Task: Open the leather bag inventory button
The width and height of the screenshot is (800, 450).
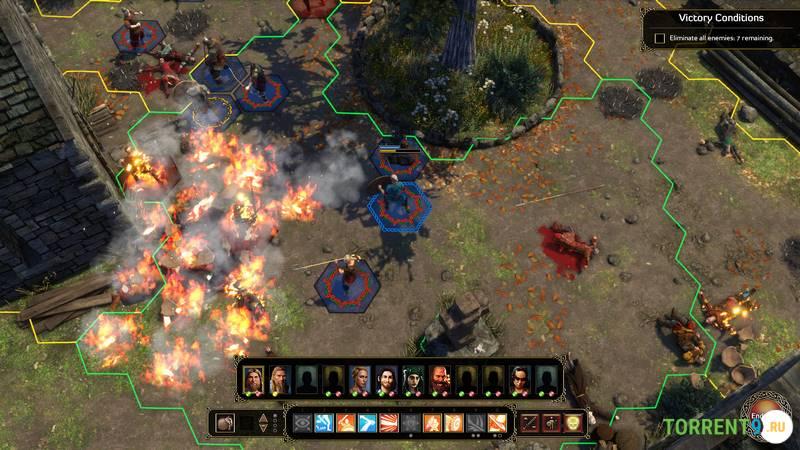Action: 224,422
